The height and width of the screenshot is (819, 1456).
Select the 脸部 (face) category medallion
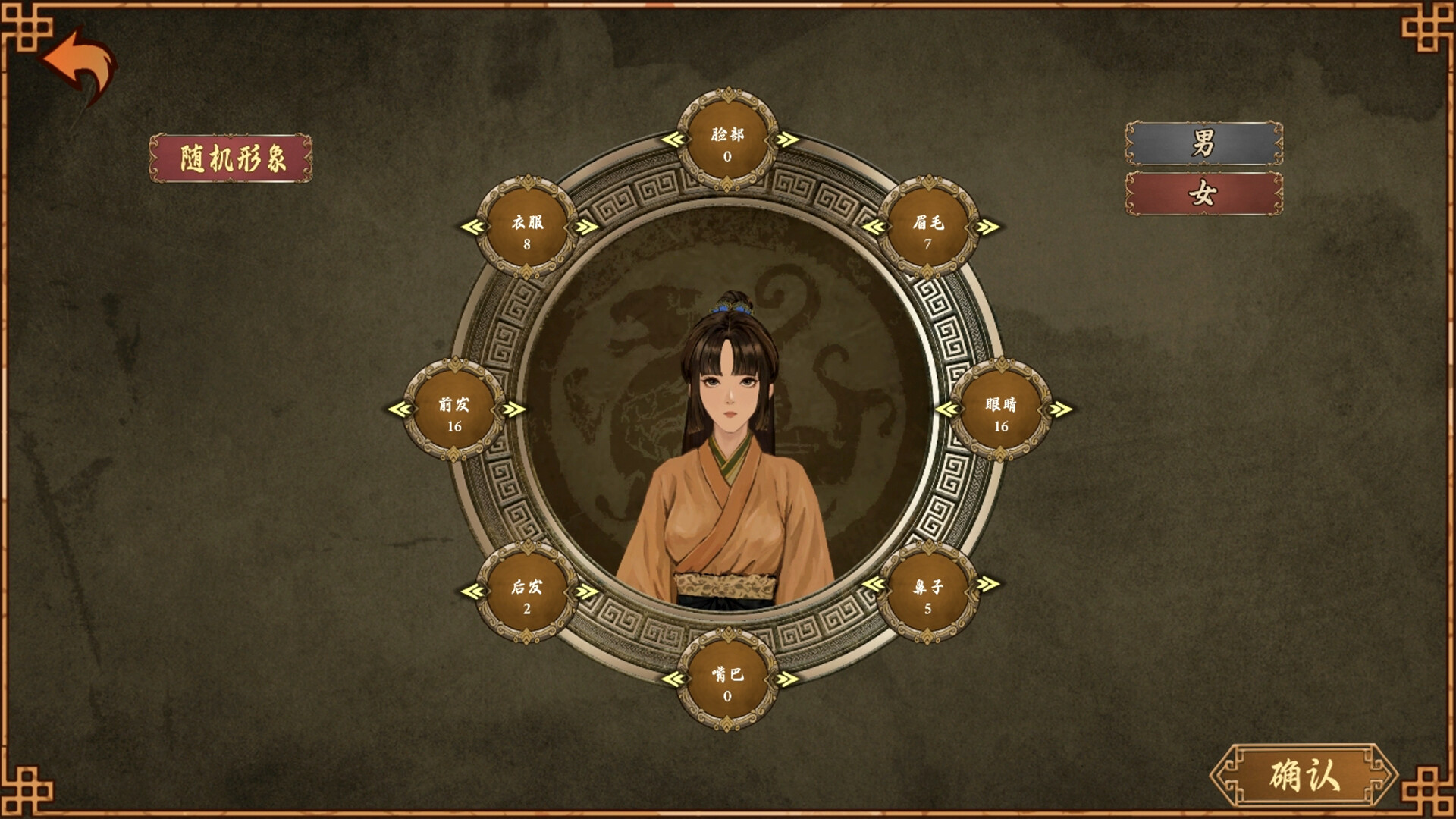(728, 144)
